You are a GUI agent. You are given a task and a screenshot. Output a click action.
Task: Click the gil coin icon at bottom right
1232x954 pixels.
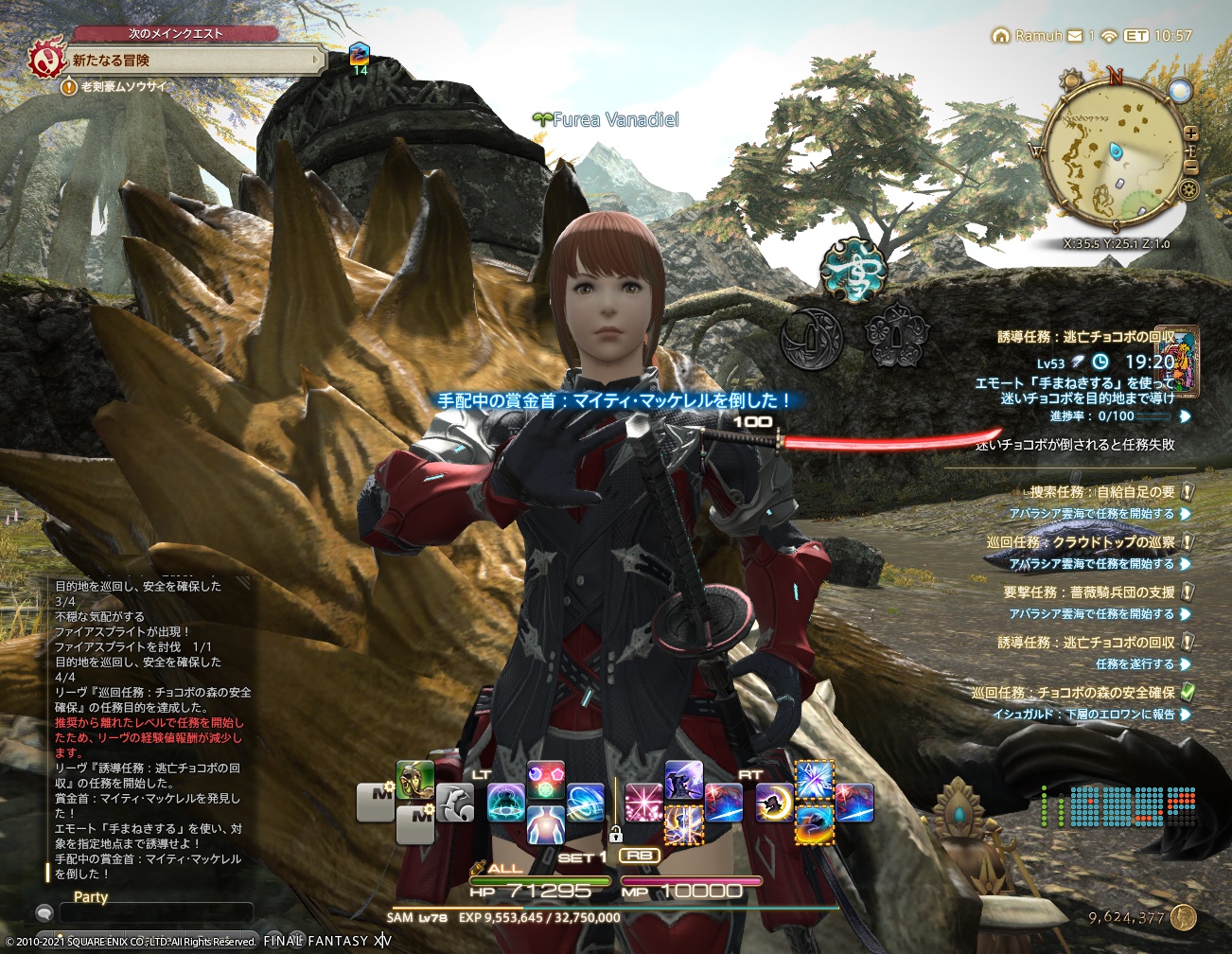[1181, 916]
